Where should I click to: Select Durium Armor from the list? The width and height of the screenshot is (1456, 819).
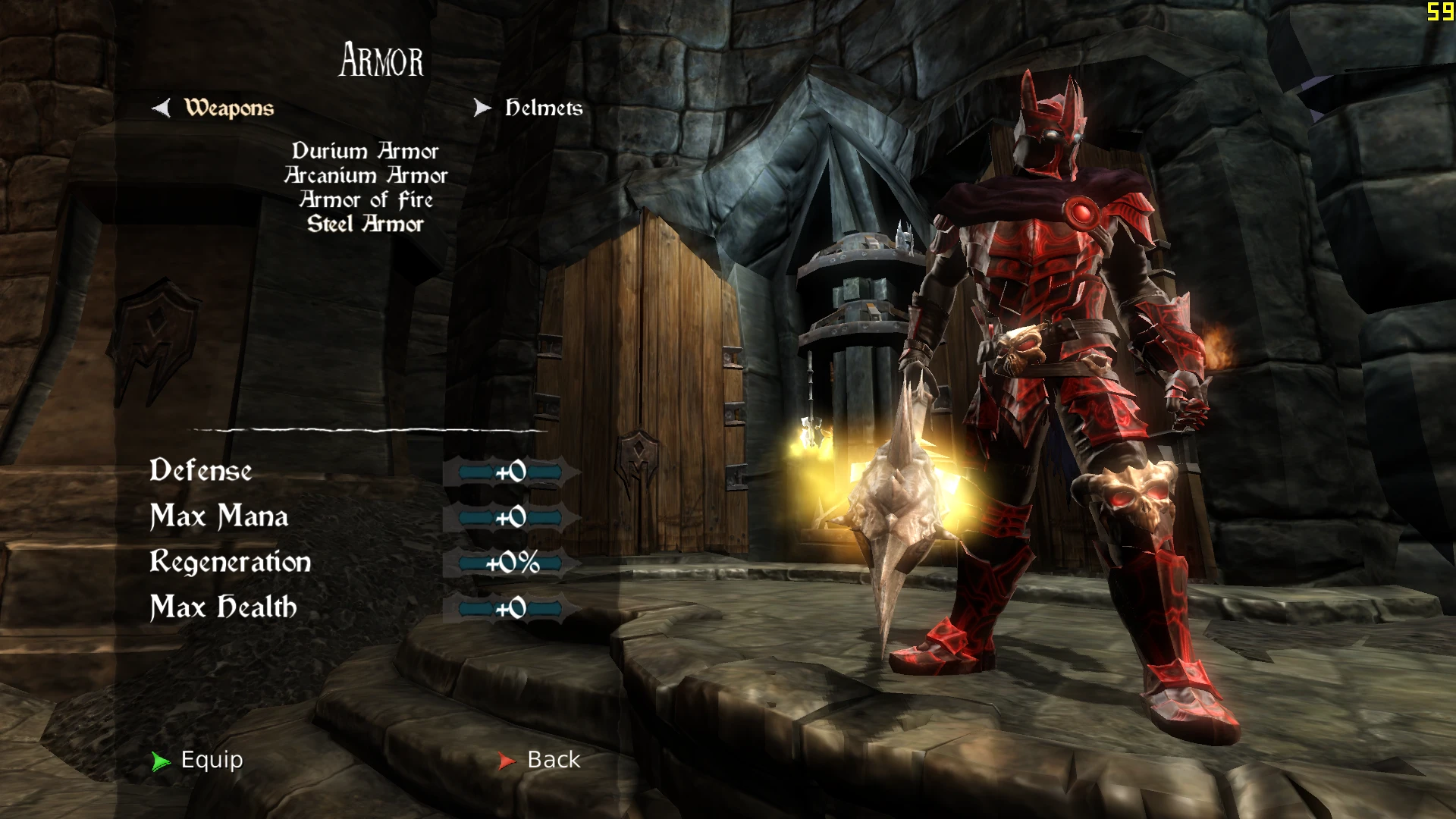tap(366, 151)
